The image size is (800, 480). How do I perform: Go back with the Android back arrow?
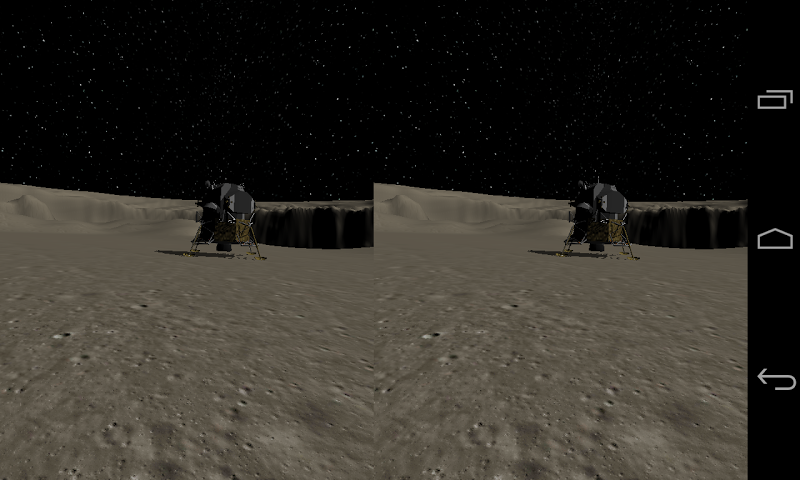tap(775, 379)
